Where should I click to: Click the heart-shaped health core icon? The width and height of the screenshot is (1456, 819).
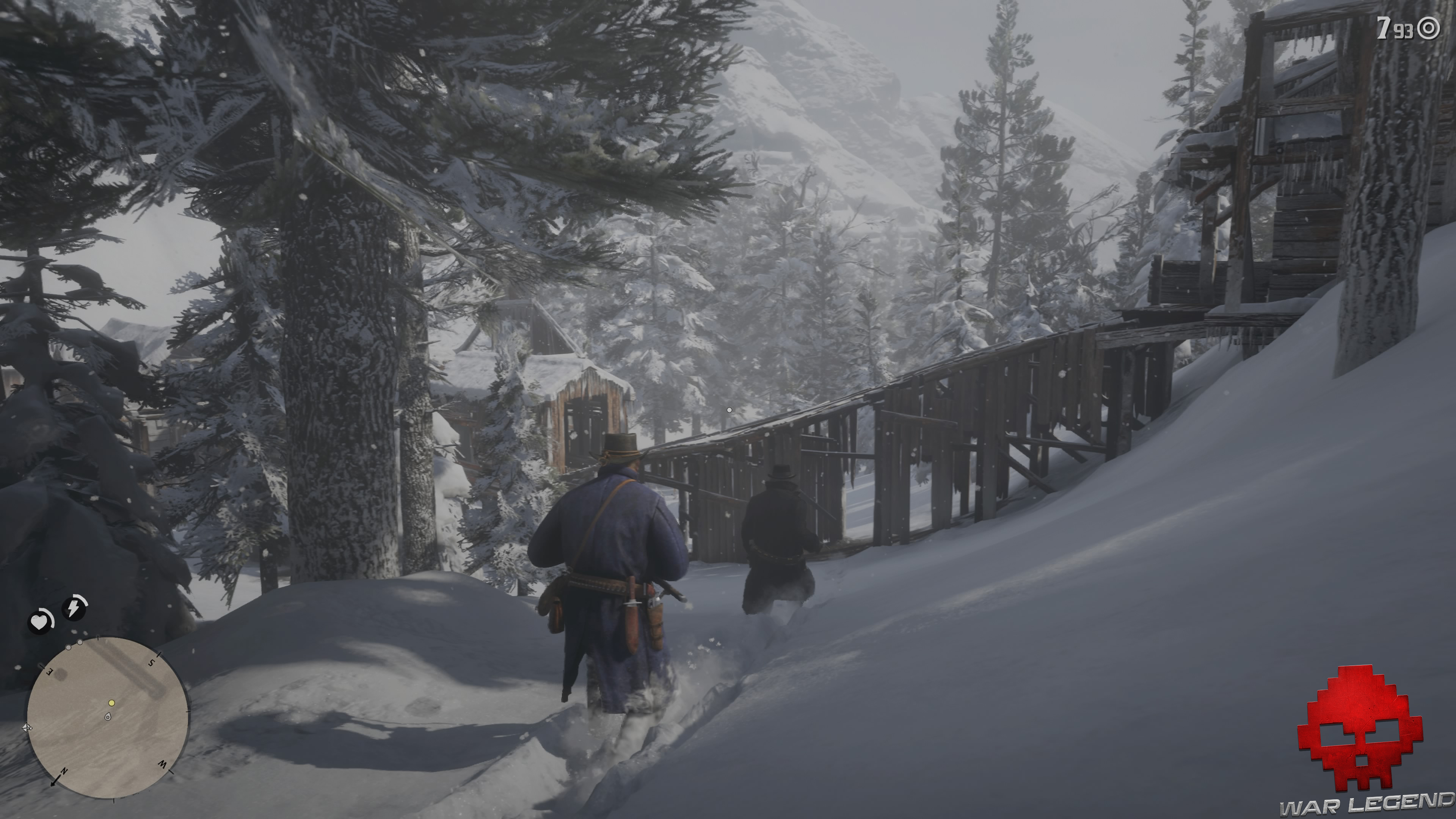(39, 622)
